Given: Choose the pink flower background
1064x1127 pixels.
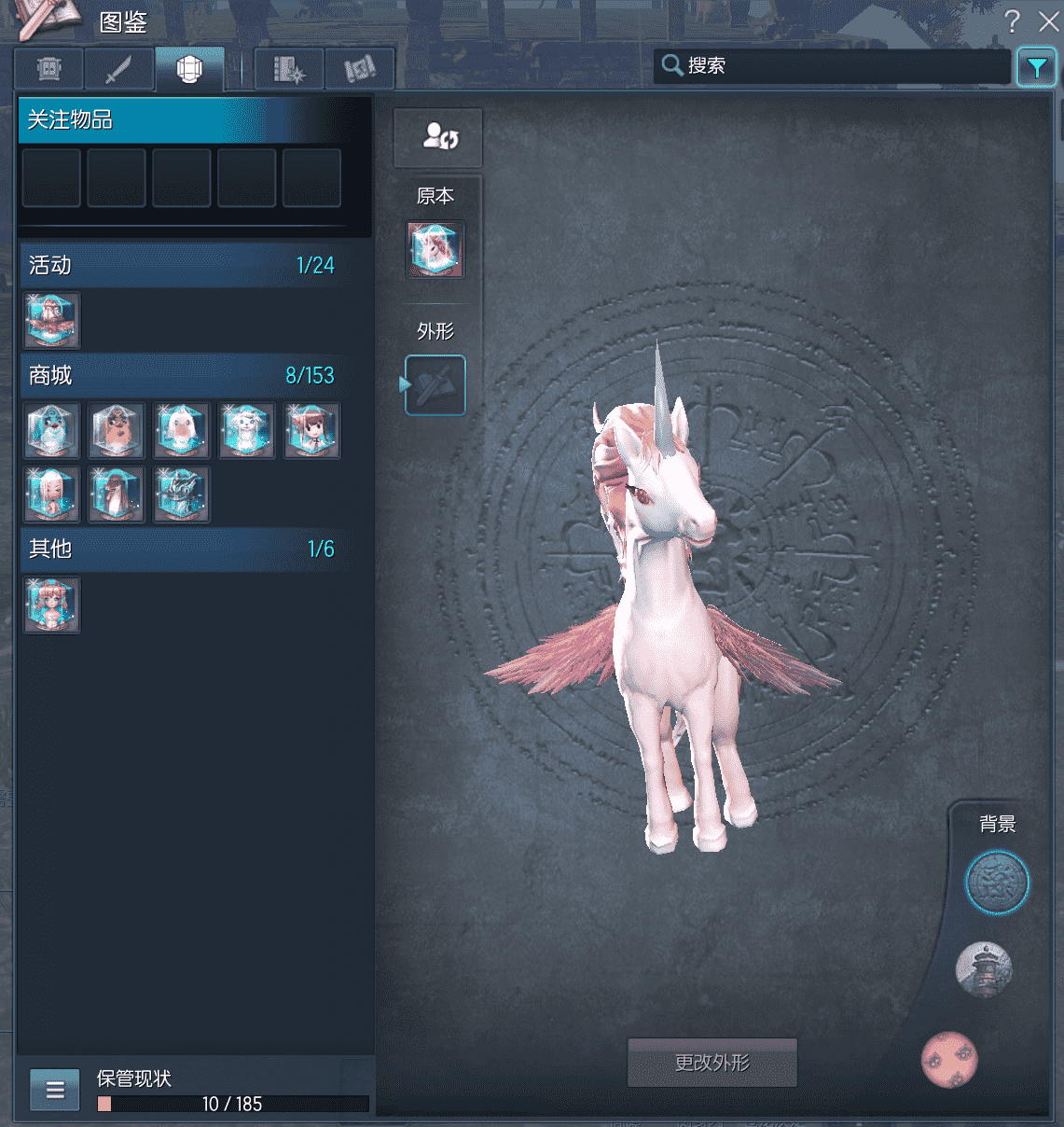Looking at the screenshot, I should (x=949, y=1060).
